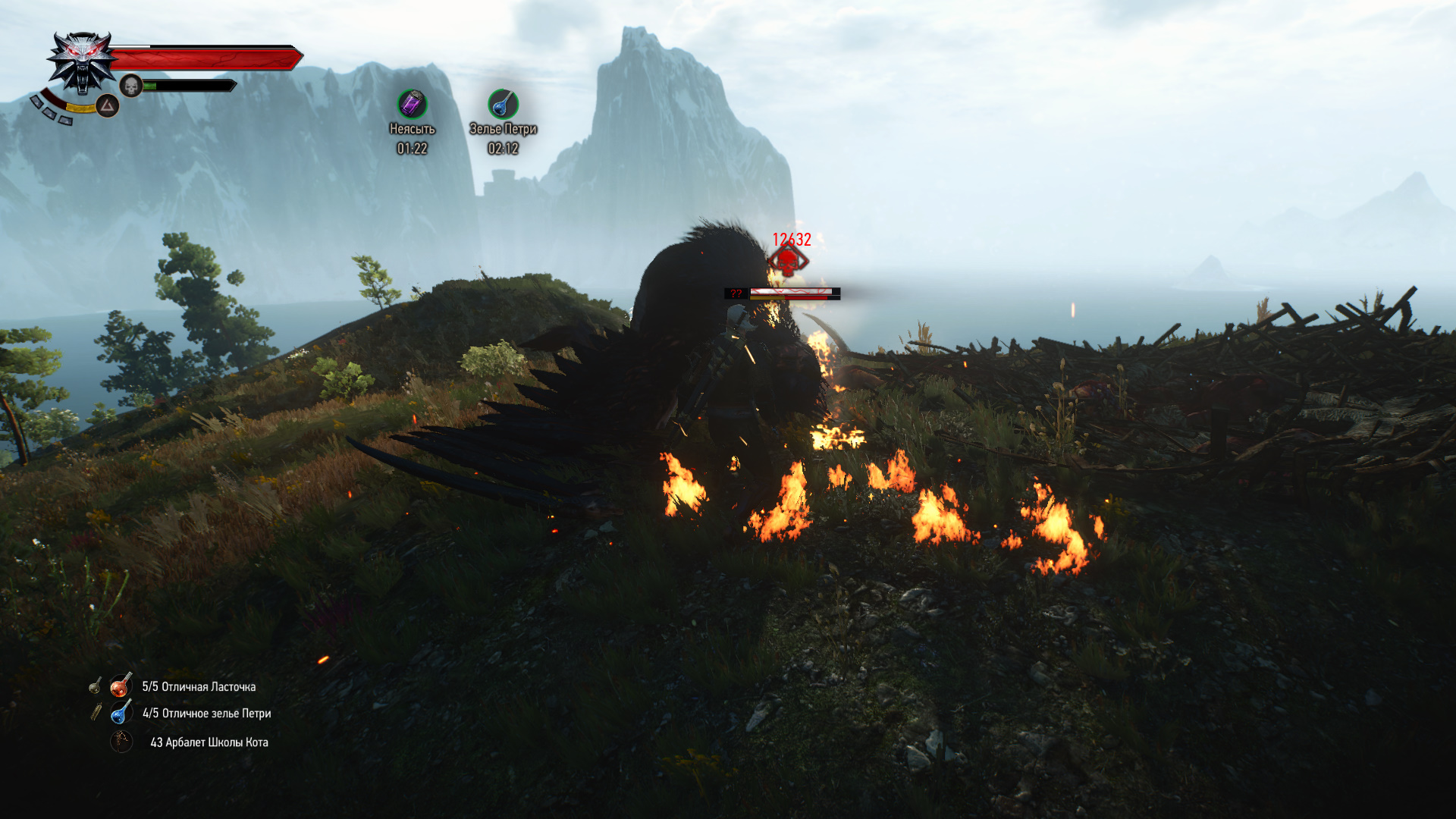Use the Отличная Ласточка red potion slot
Viewport: 1456px width, 819px height.
121,686
